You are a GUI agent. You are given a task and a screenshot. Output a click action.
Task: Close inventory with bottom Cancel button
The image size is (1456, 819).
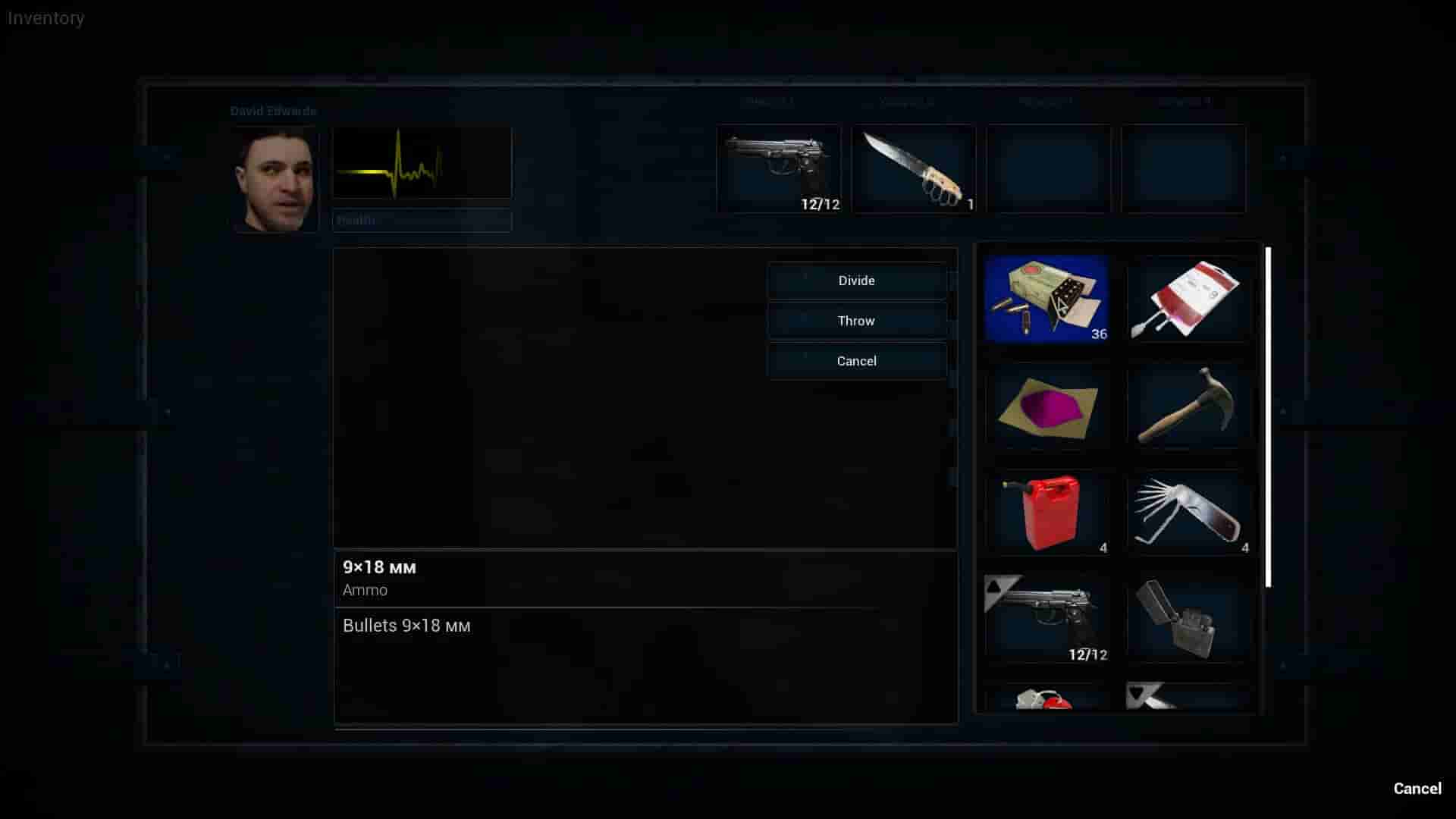[x=1417, y=788]
